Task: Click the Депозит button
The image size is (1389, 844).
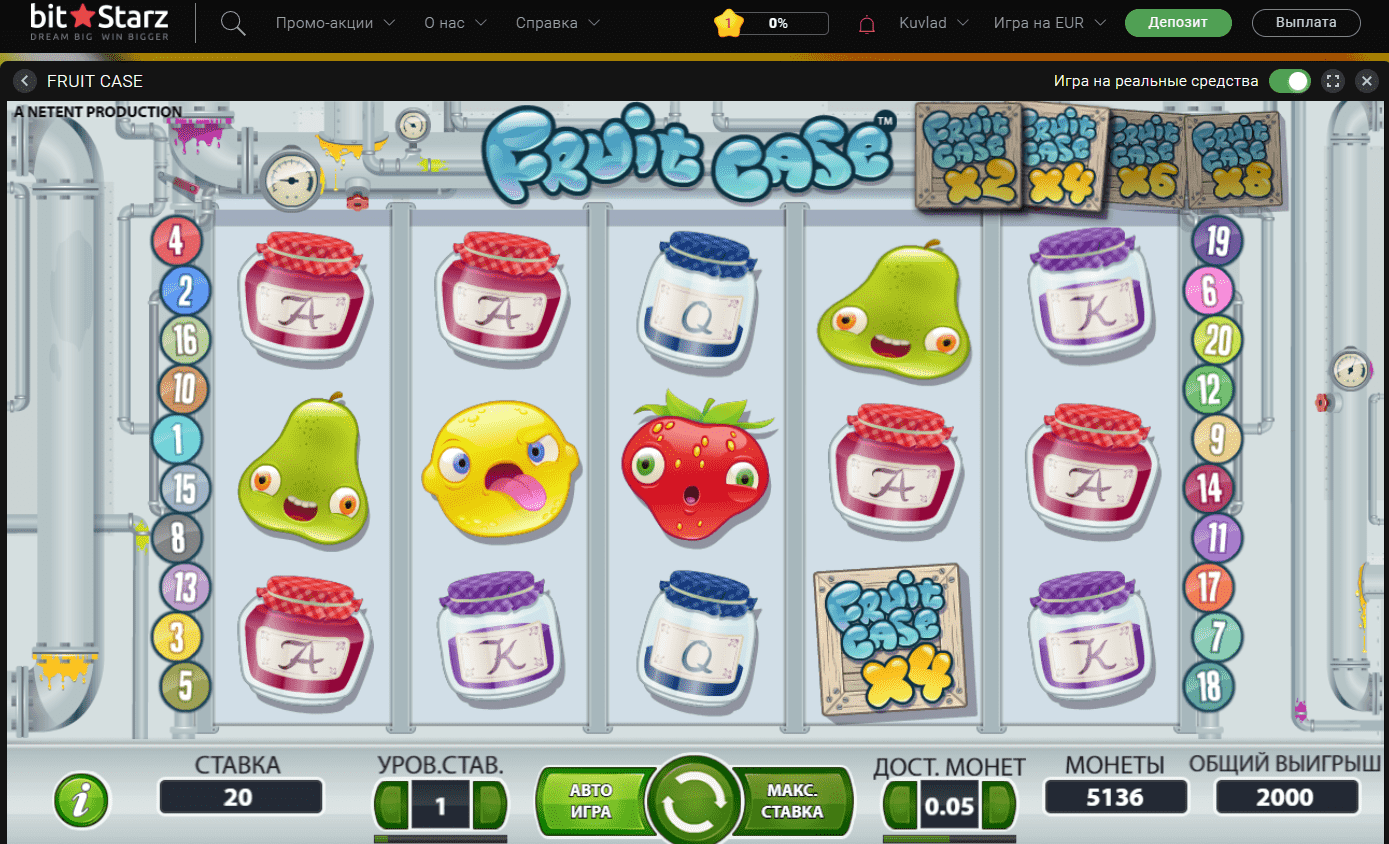Action: click(x=1178, y=22)
